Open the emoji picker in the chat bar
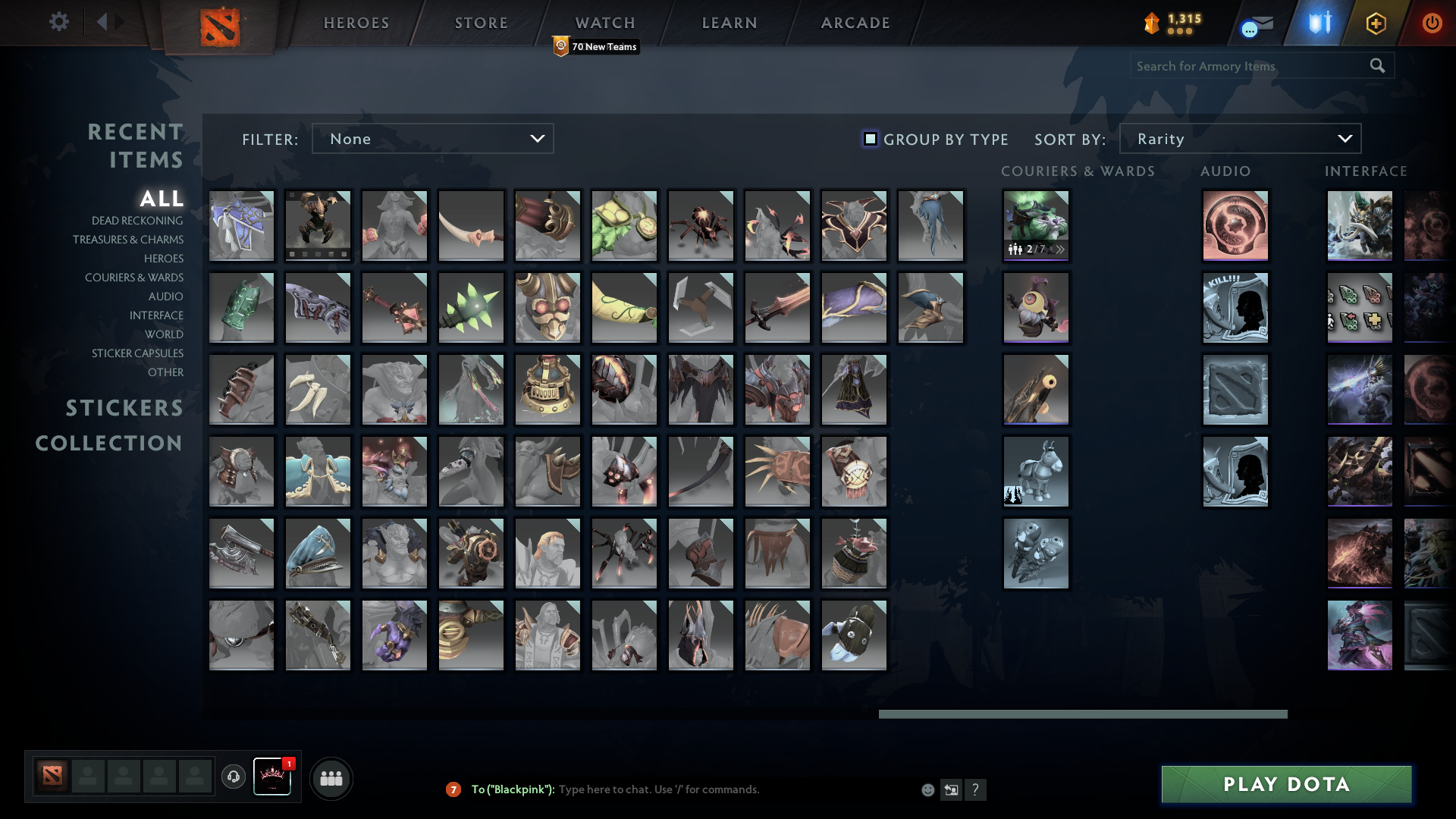Screen dimensions: 1456x819 click(927, 789)
